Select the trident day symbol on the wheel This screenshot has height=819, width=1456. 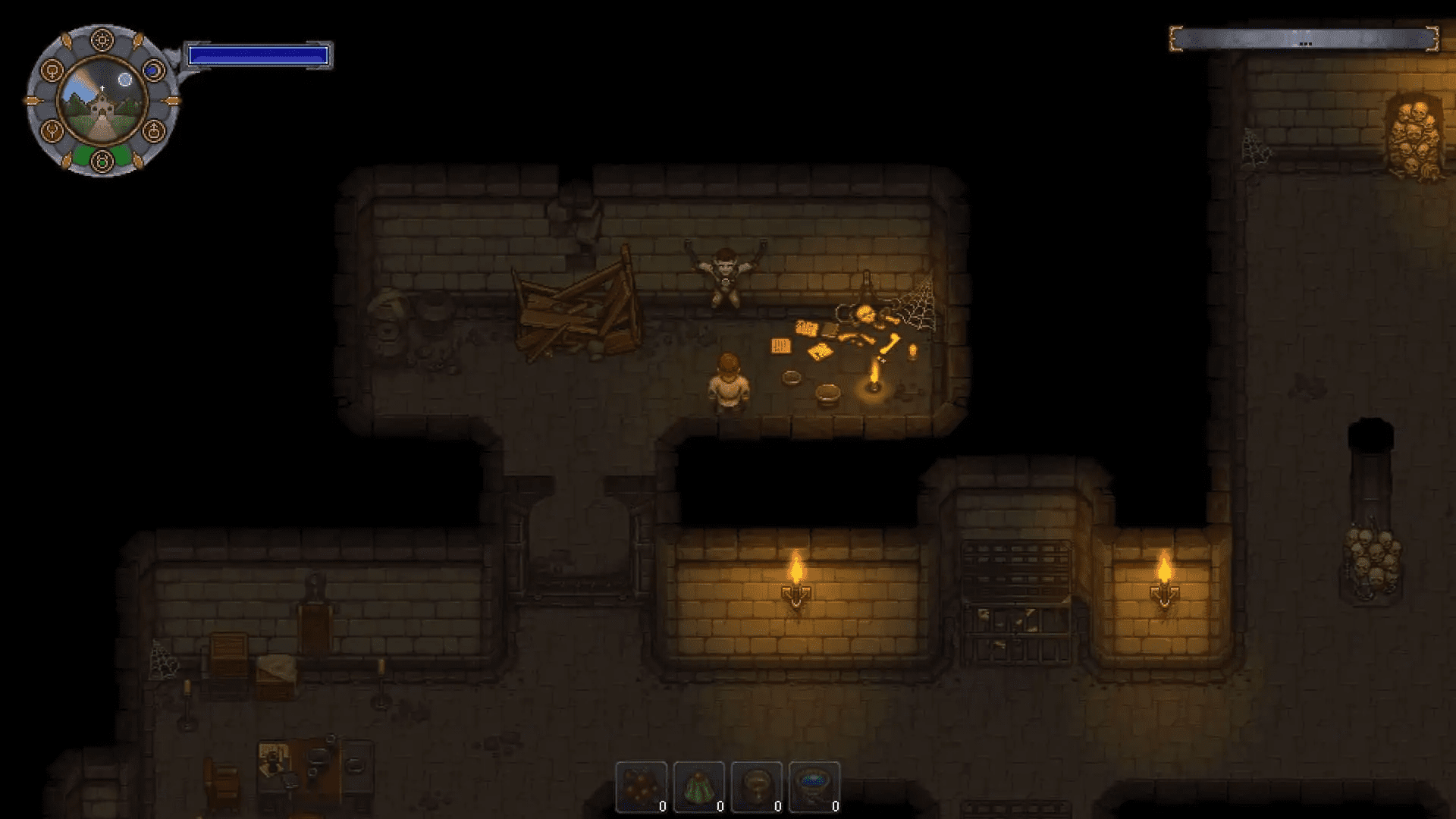click(53, 130)
